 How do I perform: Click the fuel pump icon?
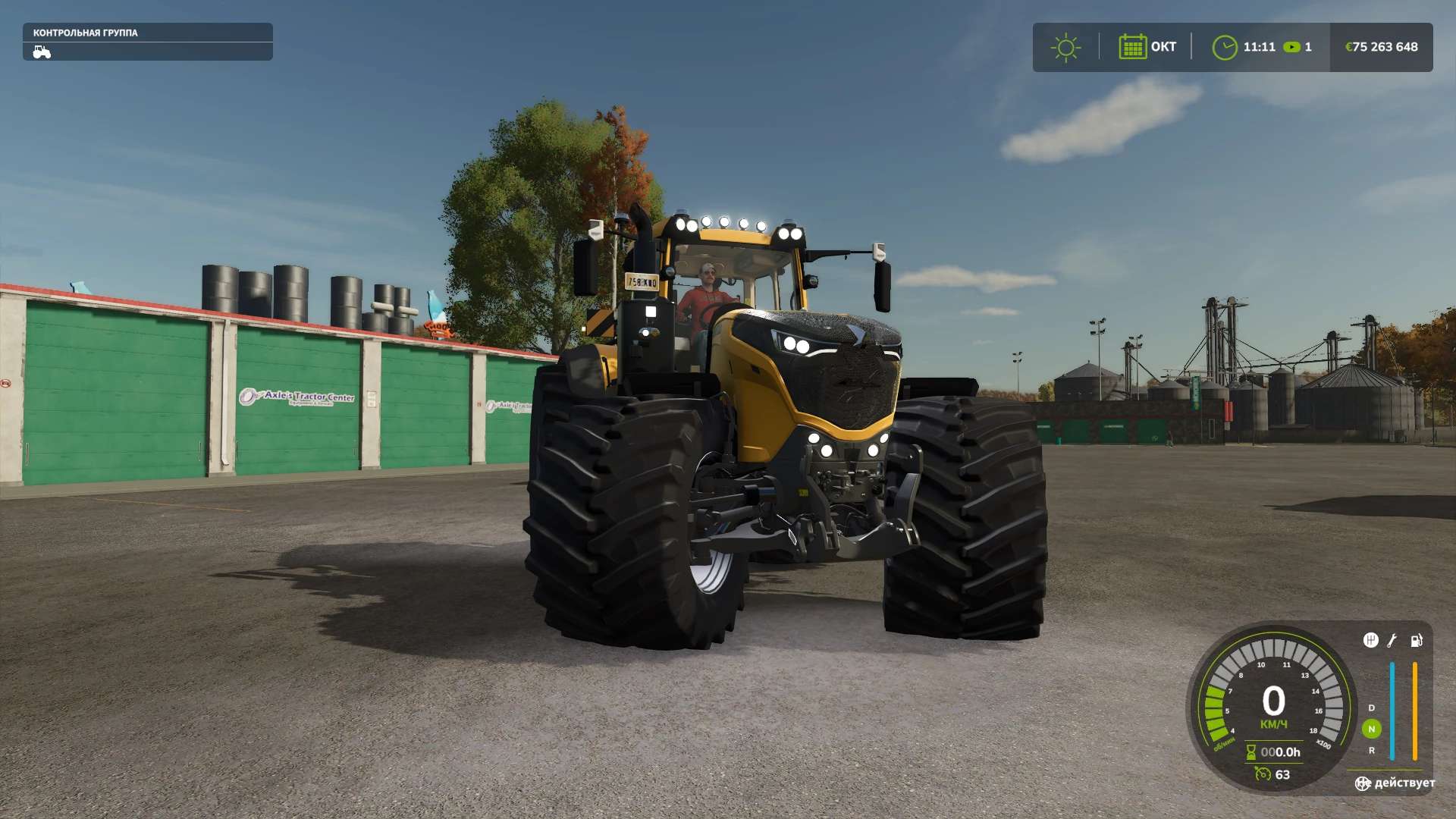pos(1416,641)
